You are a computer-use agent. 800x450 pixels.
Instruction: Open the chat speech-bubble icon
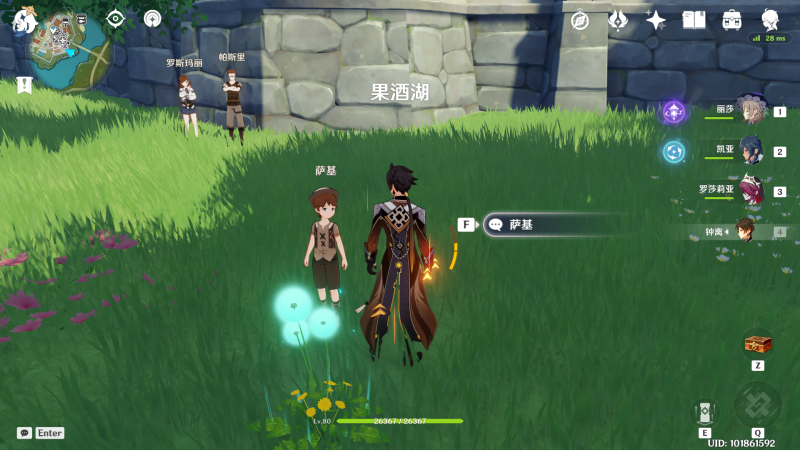24,433
